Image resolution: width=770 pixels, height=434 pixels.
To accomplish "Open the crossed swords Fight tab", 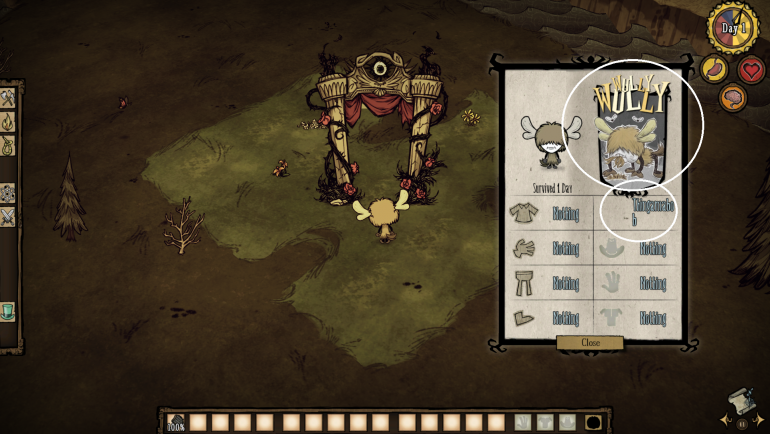I will coord(7,216).
